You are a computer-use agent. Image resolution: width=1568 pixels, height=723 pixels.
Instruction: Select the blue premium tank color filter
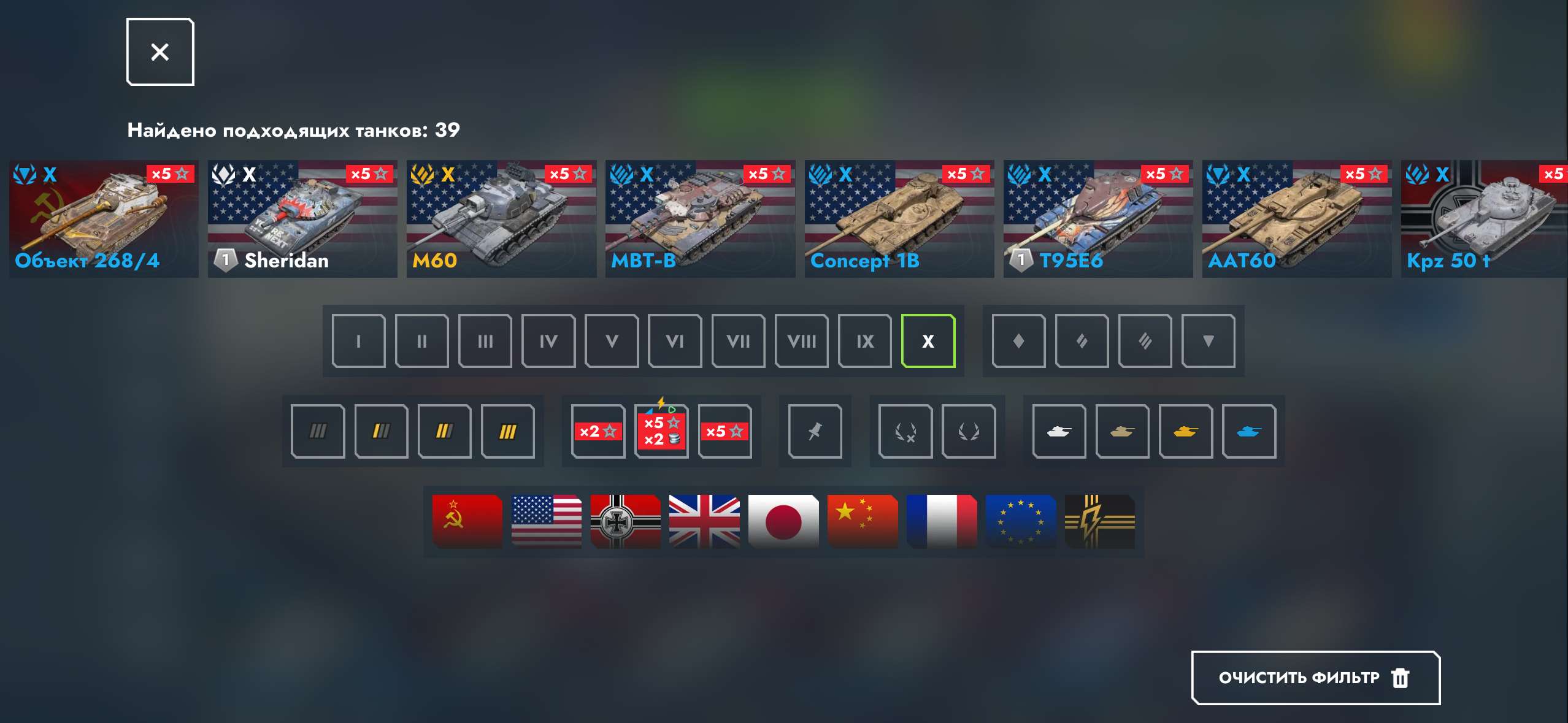coord(1251,431)
